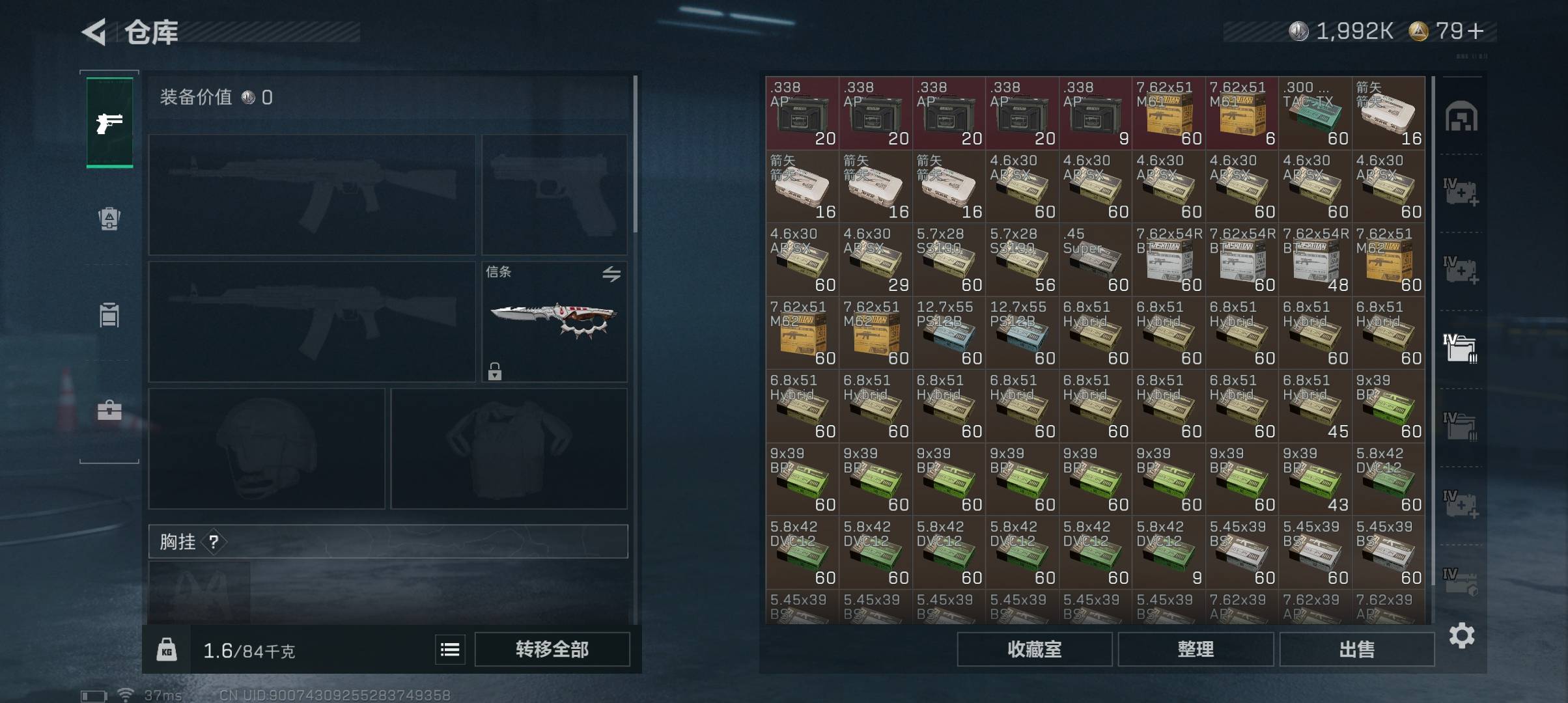1568x703 pixels.
Task: Select the briefcase tab in the sidebar
Action: click(109, 410)
